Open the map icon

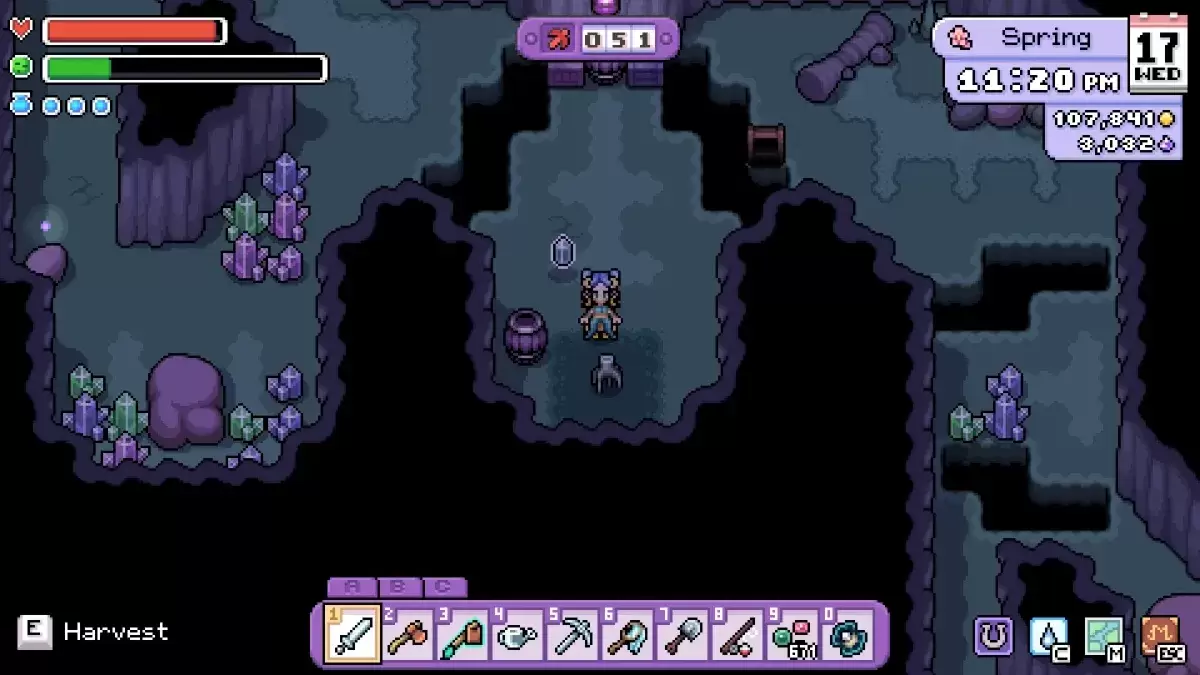tap(1103, 636)
